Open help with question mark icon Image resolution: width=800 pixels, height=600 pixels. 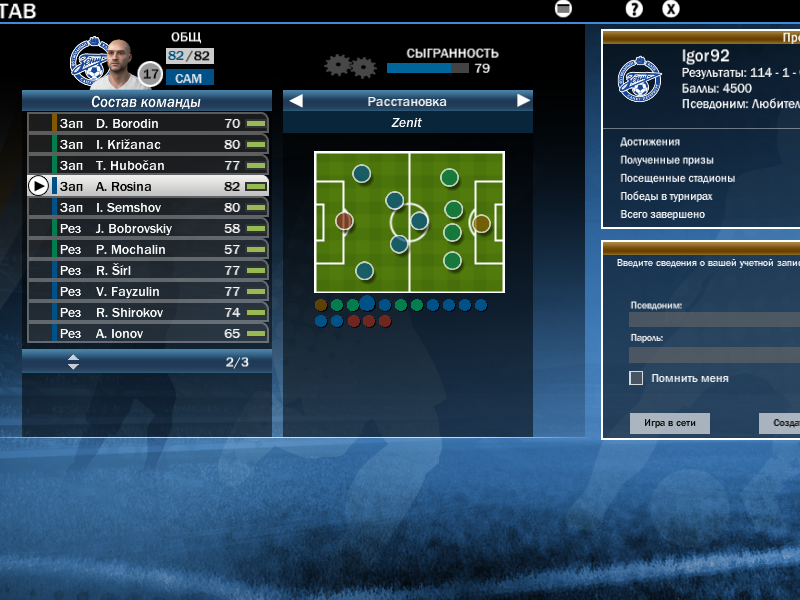[x=634, y=9]
